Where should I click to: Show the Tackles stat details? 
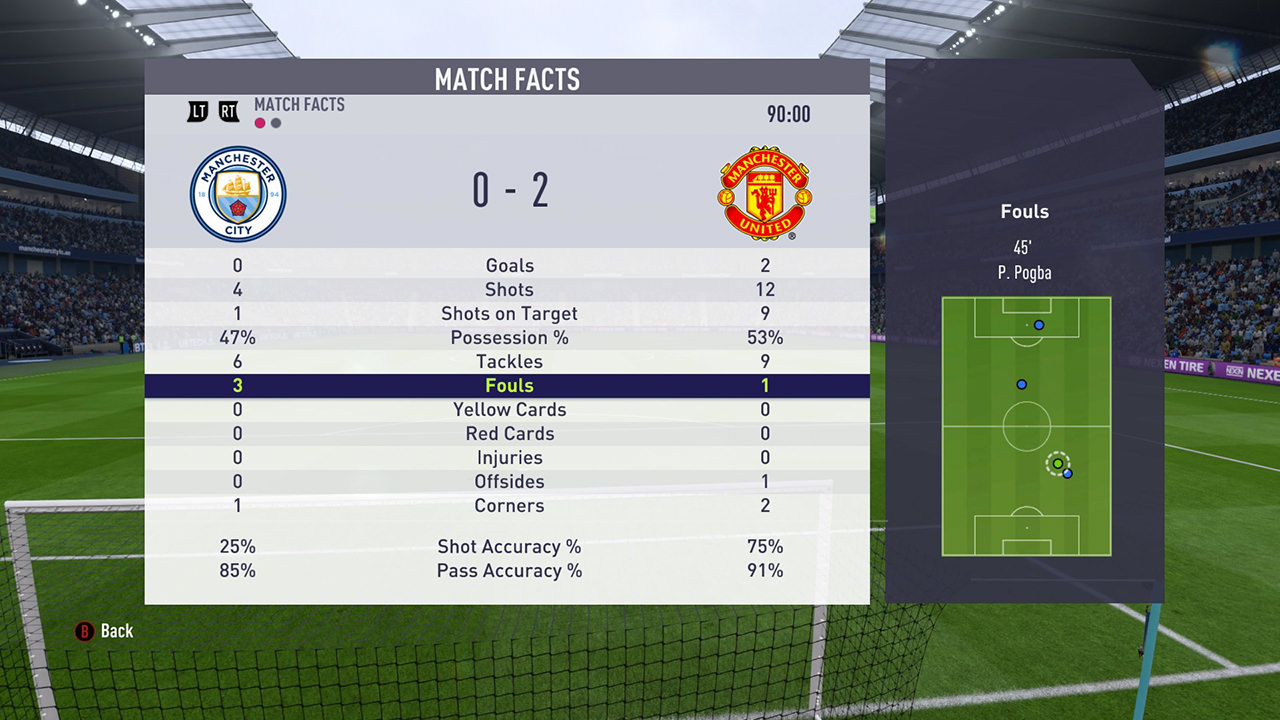(x=509, y=362)
